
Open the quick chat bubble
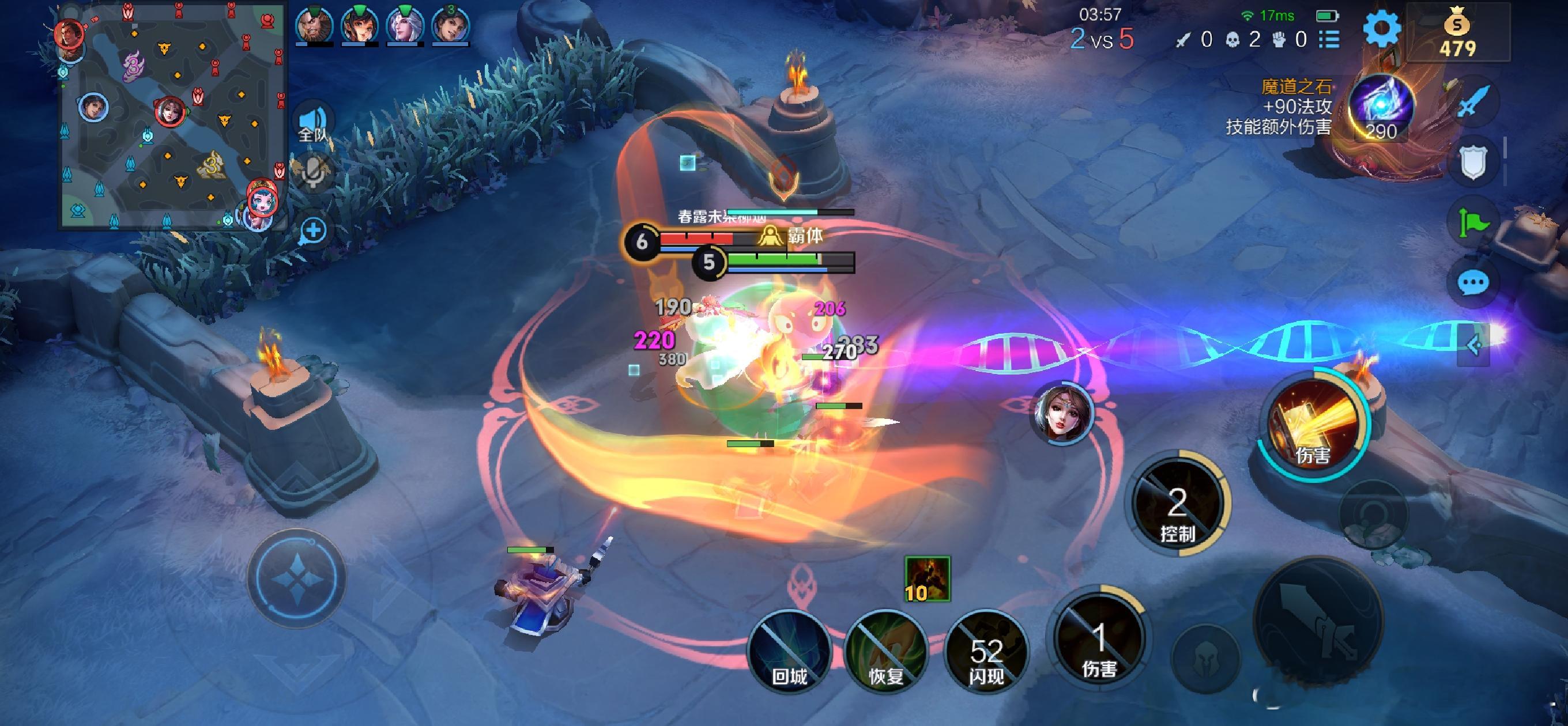[x=1473, y=282]
